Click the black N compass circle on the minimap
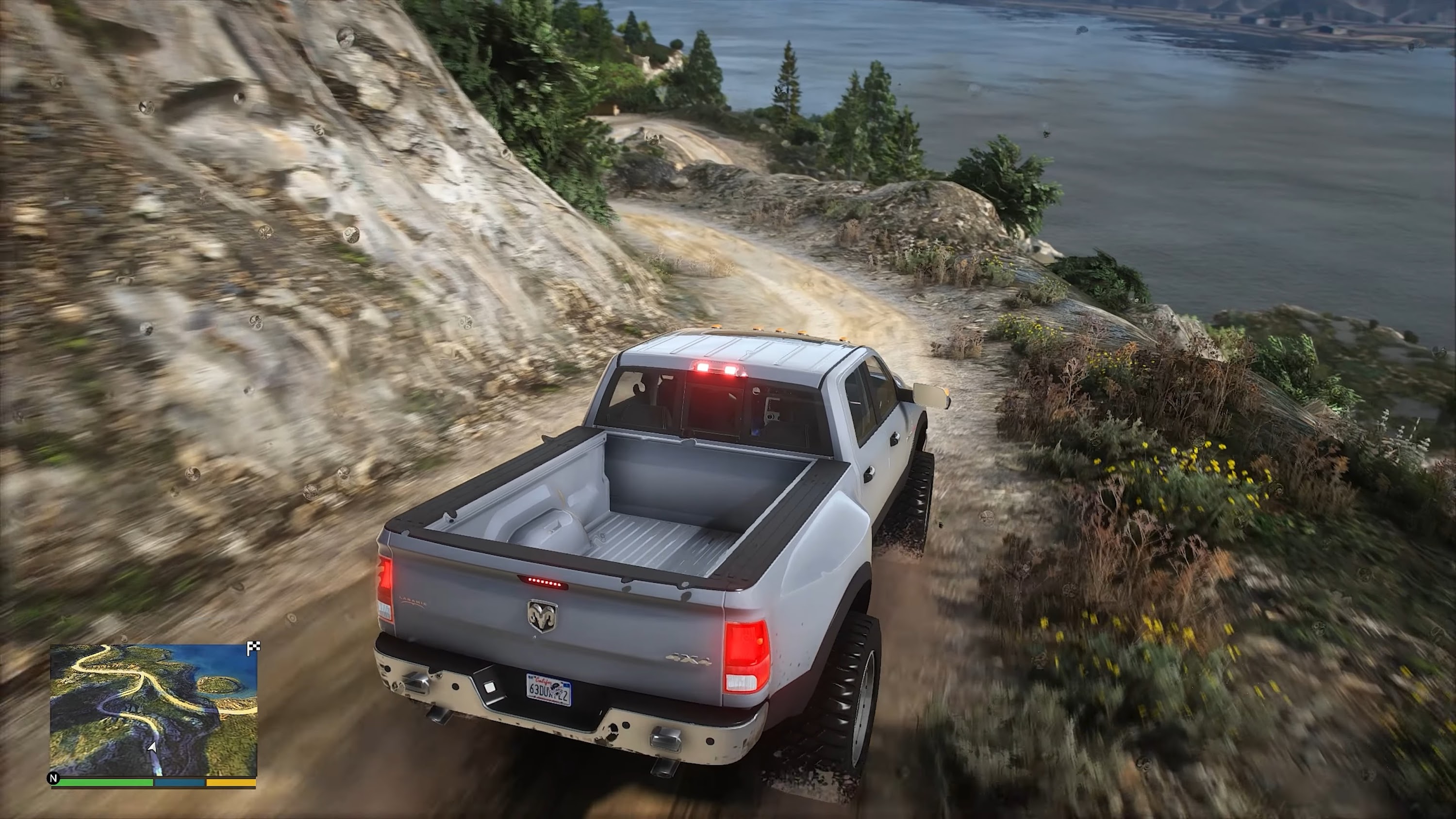This screenshot has height=819, width=1456. (x=54, y=779)
